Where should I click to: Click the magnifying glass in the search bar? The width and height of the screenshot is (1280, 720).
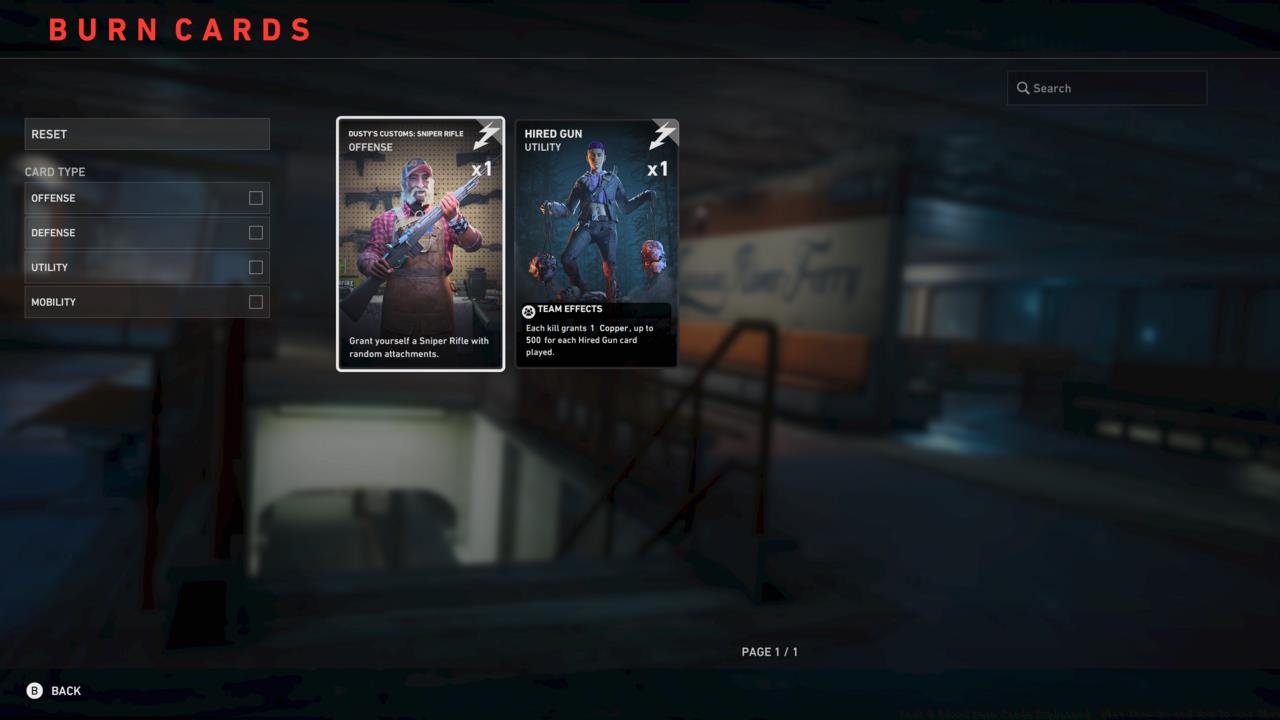click(1022, 88)
